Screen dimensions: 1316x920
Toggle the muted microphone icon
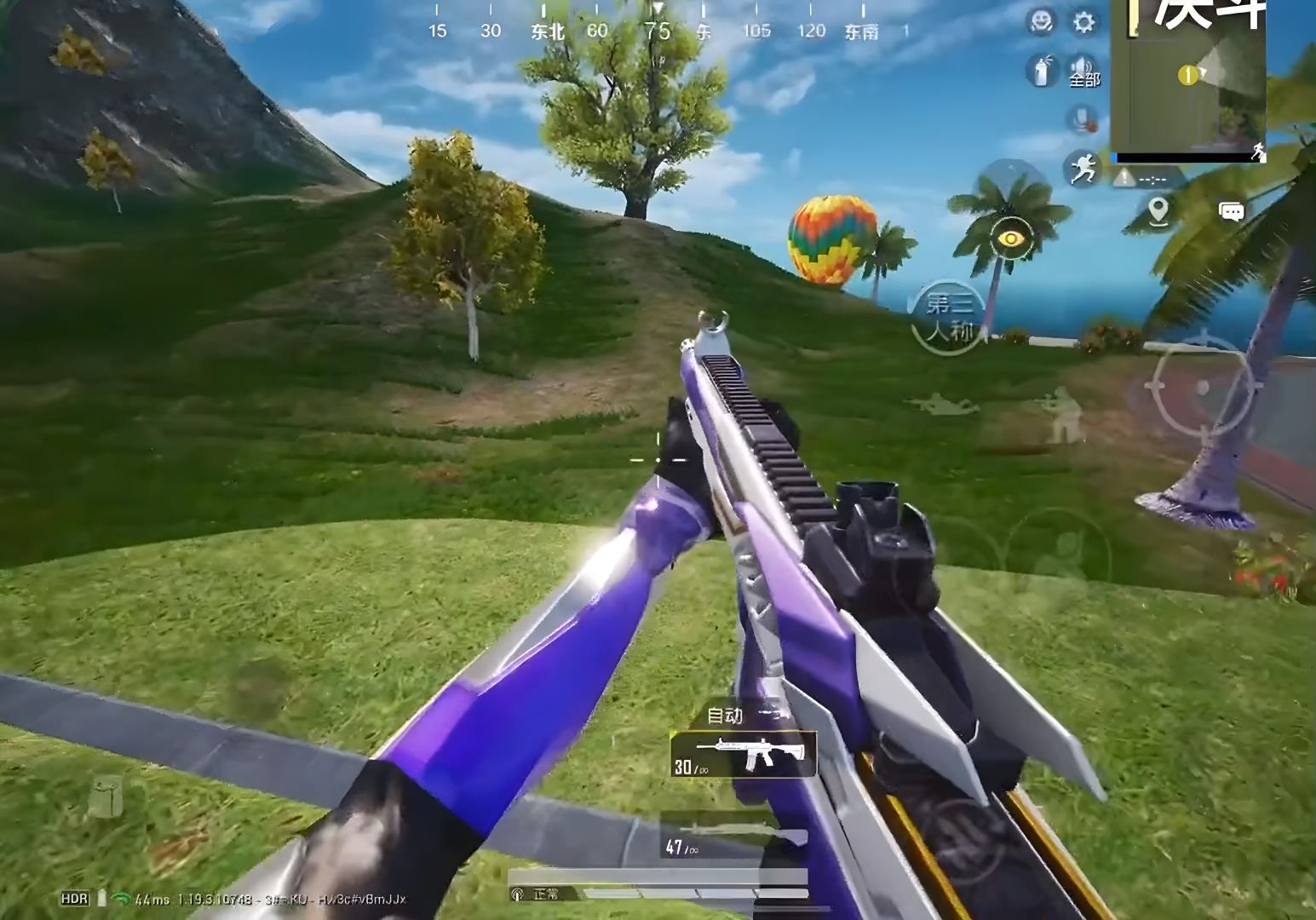click(1083, 119)
